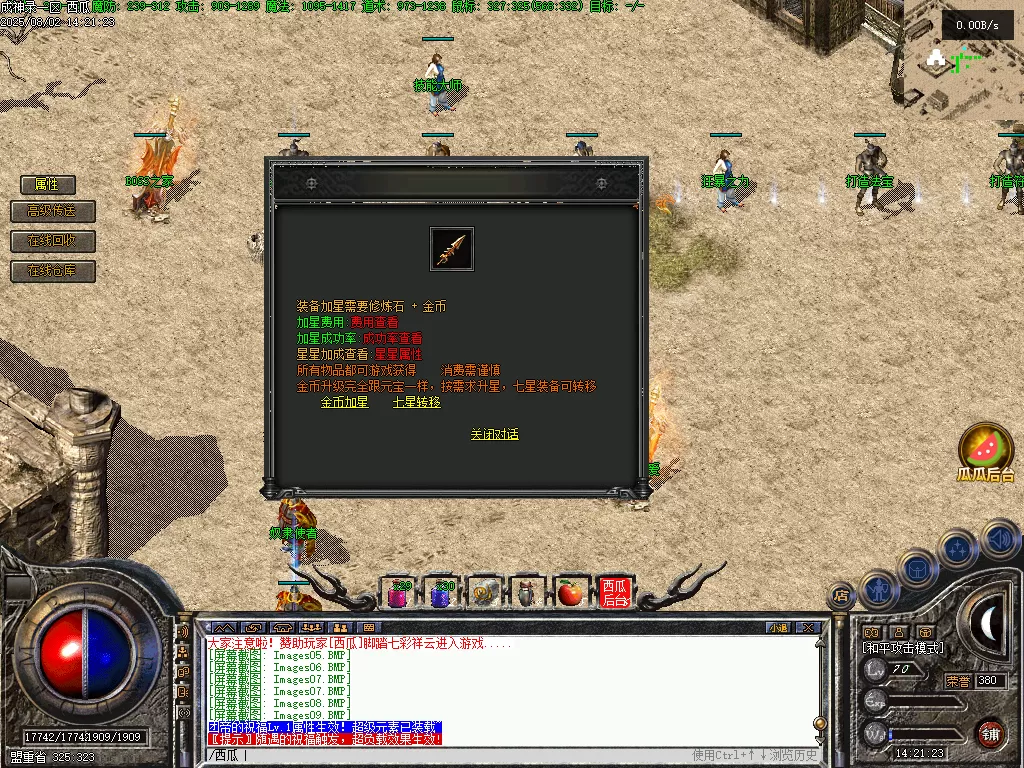Viewport: 1024px width, 768px height.
Task: Use the red apple hotbar item
Action: click(570, 594)
